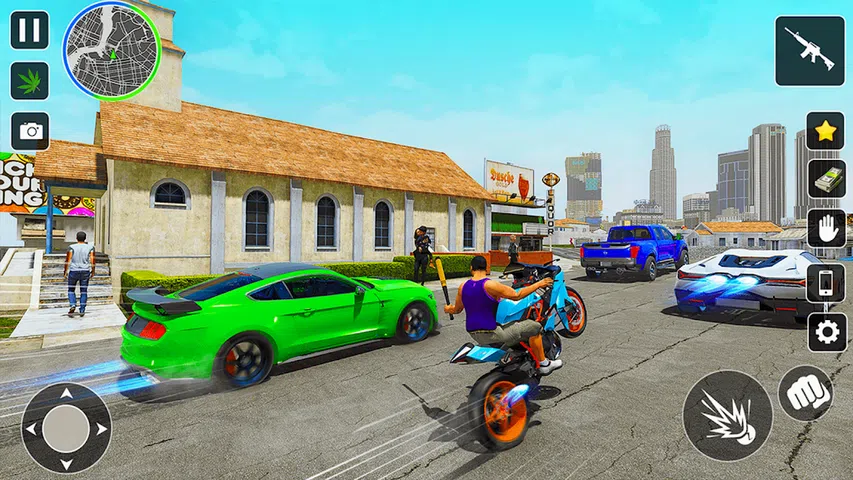Screen dimensions: 853x480
Task: Tap the green leaf icon button
Action: [x=30, y=81]
